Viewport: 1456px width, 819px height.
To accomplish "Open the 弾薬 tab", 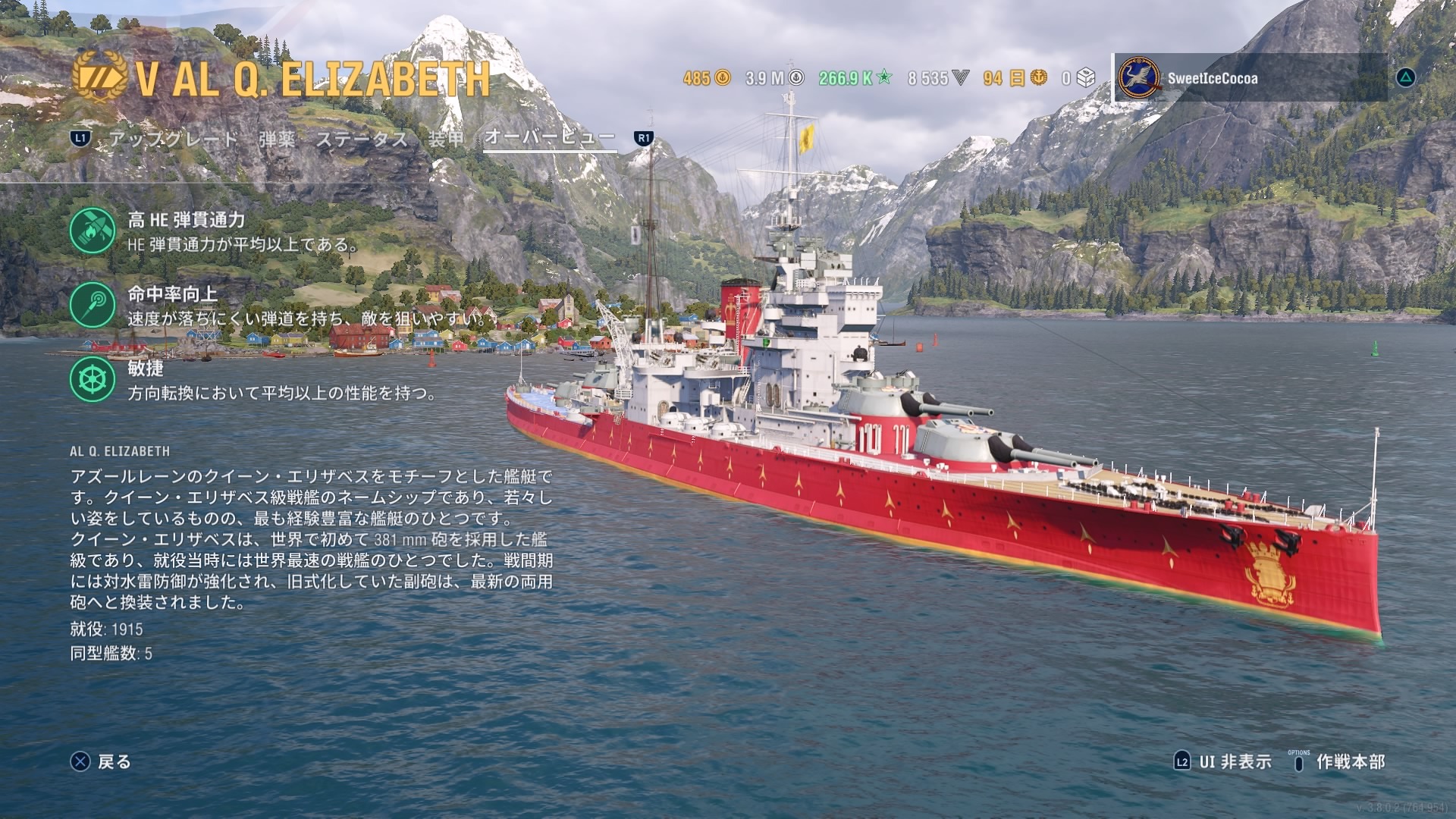I will point(277,140).
